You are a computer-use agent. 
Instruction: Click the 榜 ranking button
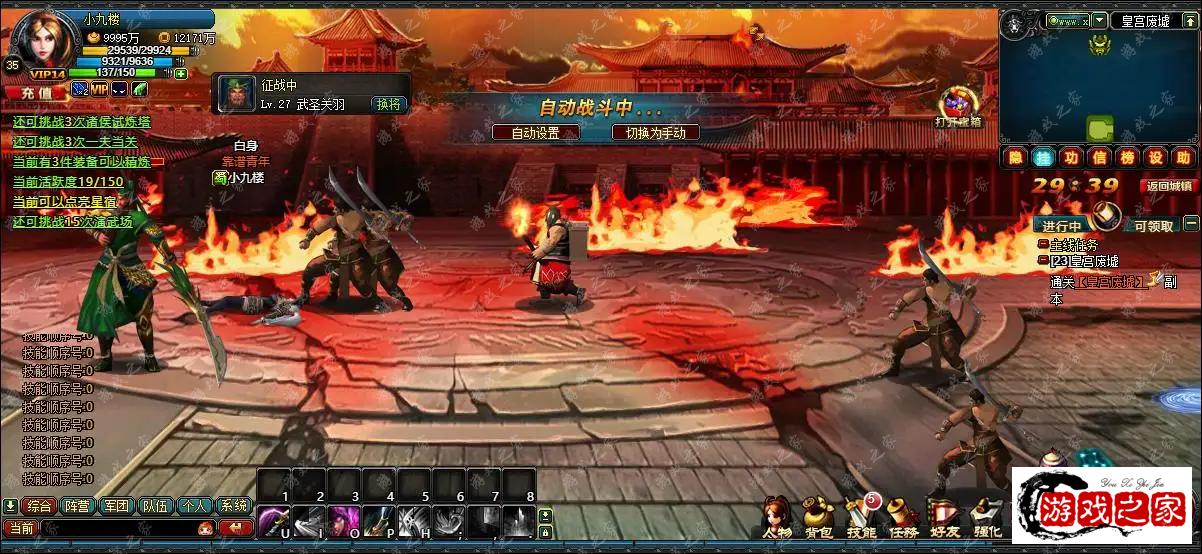click(x=1127, y=157)
